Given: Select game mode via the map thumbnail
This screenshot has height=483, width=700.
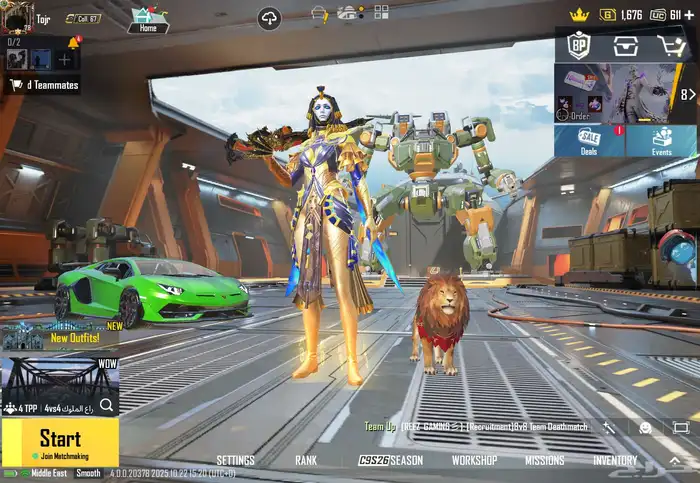Looking at the screenshot, I should (x=60, y=384).
